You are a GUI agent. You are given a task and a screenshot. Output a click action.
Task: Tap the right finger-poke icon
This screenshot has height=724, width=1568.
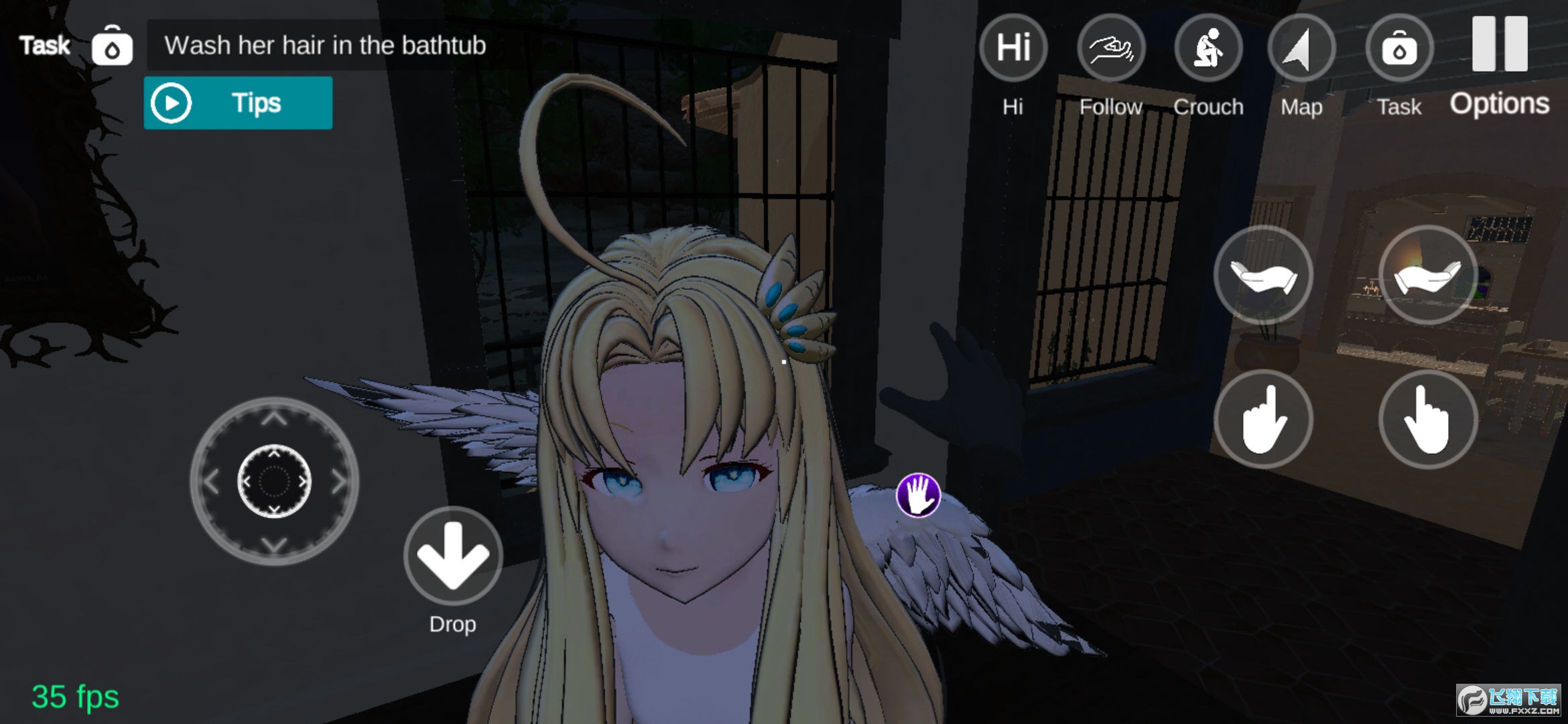(1429, 417)
